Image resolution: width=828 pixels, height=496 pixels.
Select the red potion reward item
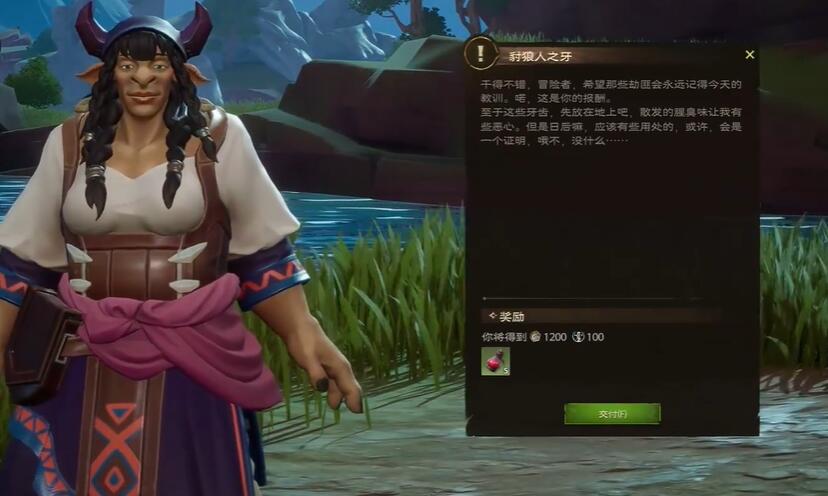coord(495,361)
